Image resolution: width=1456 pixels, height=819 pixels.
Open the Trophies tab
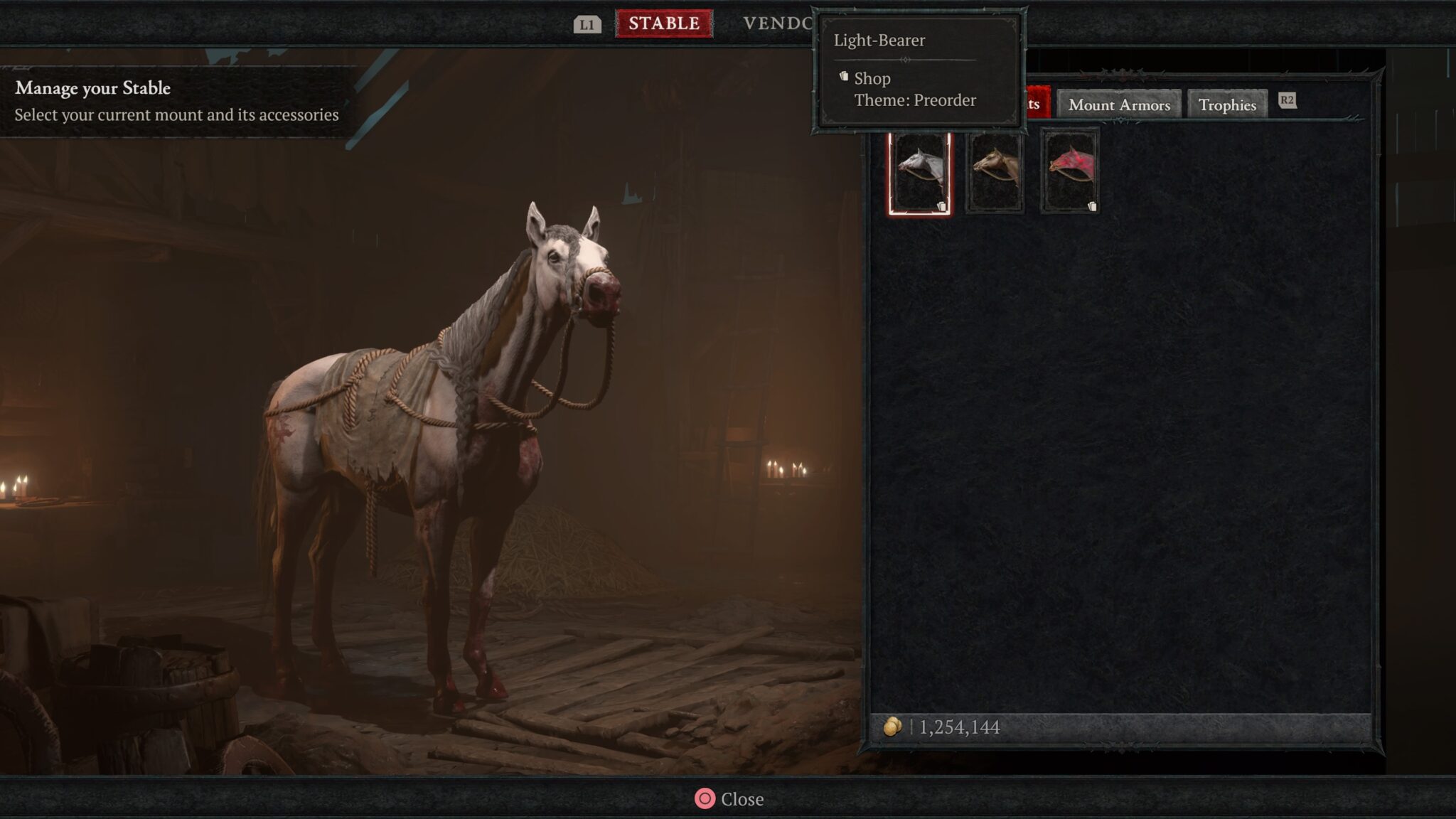click(x=1227, y=105)
